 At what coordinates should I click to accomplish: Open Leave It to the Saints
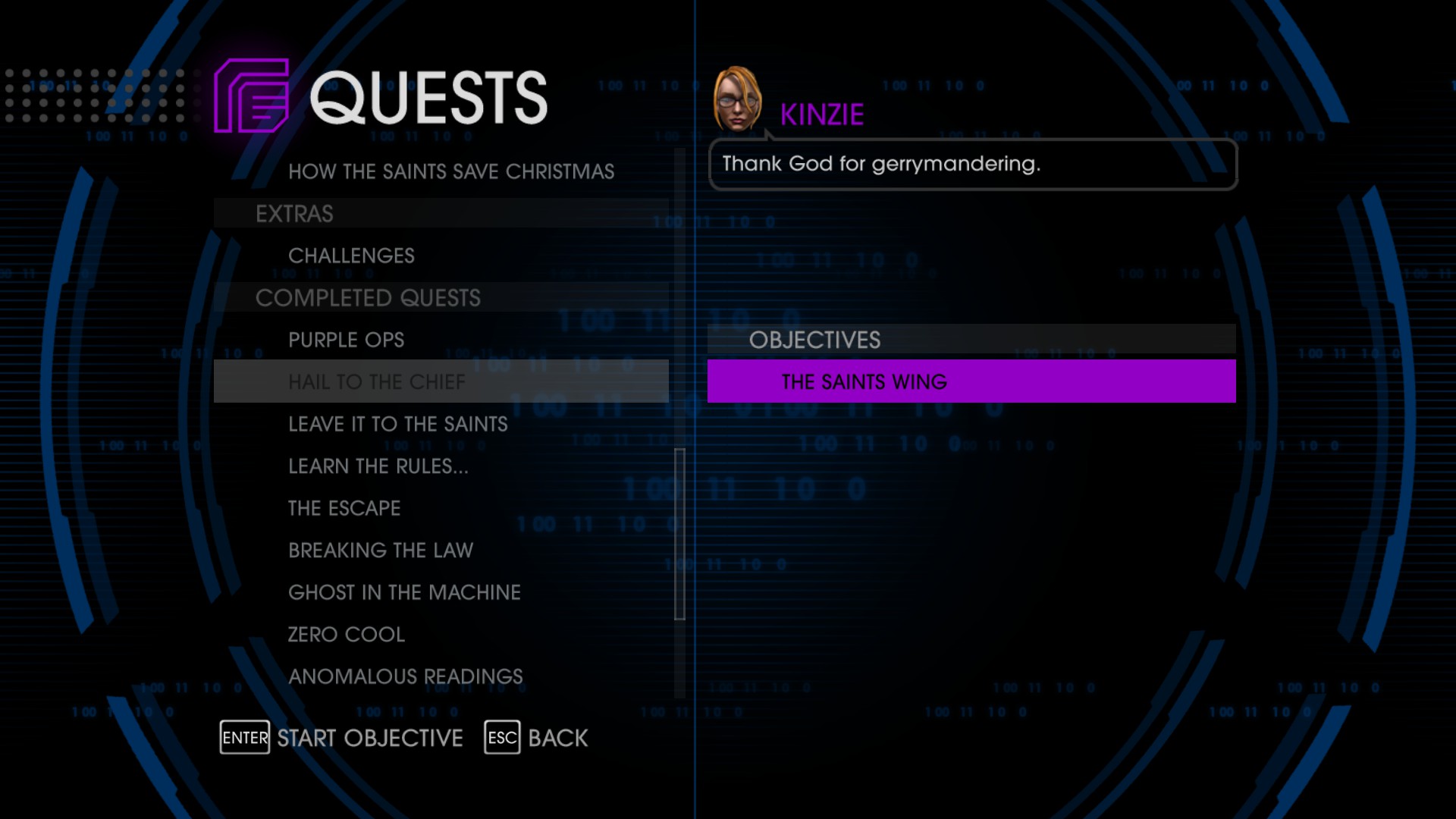(397, 424)
